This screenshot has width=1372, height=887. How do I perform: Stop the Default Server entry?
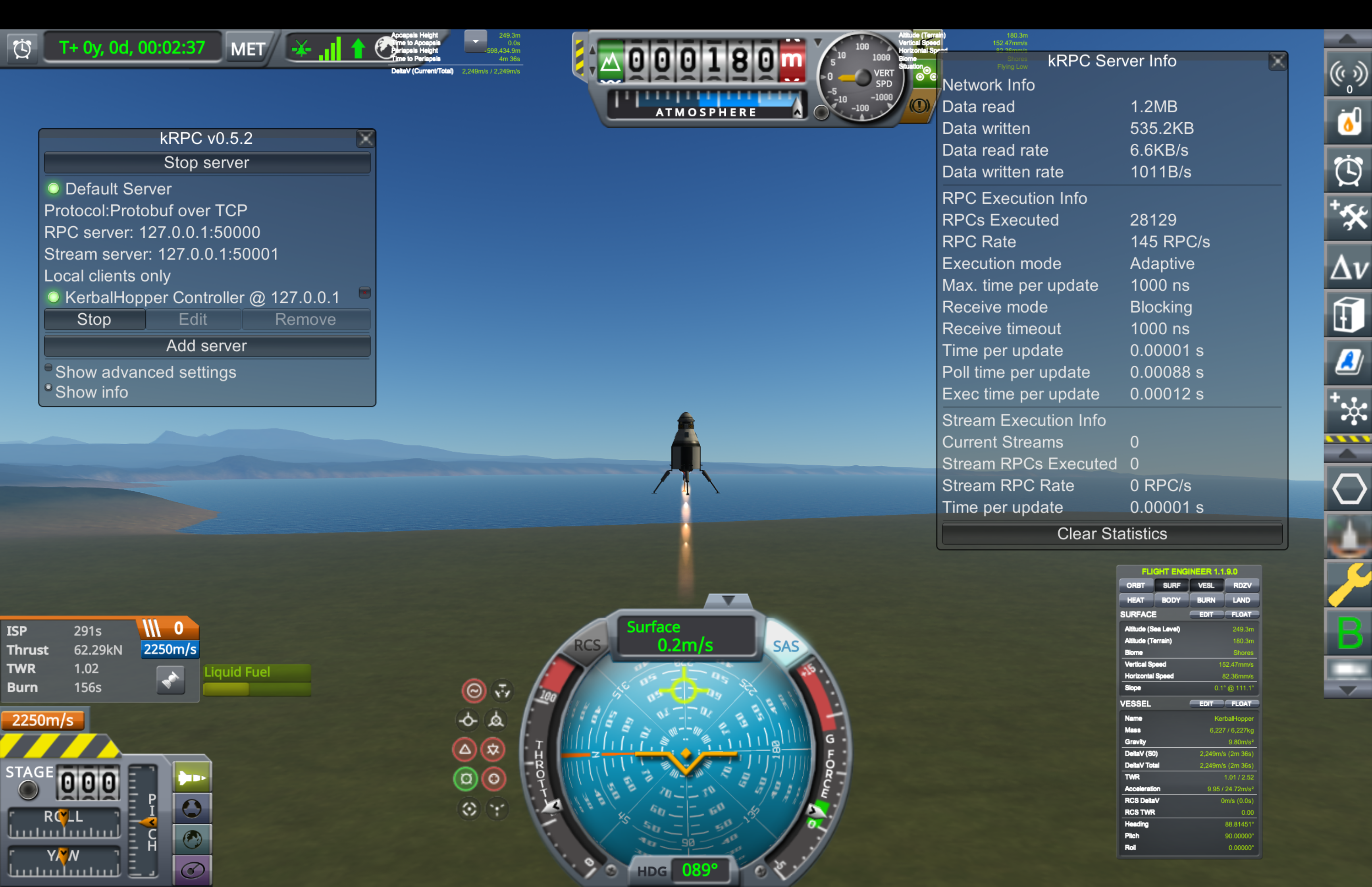(x=94, y=320)
